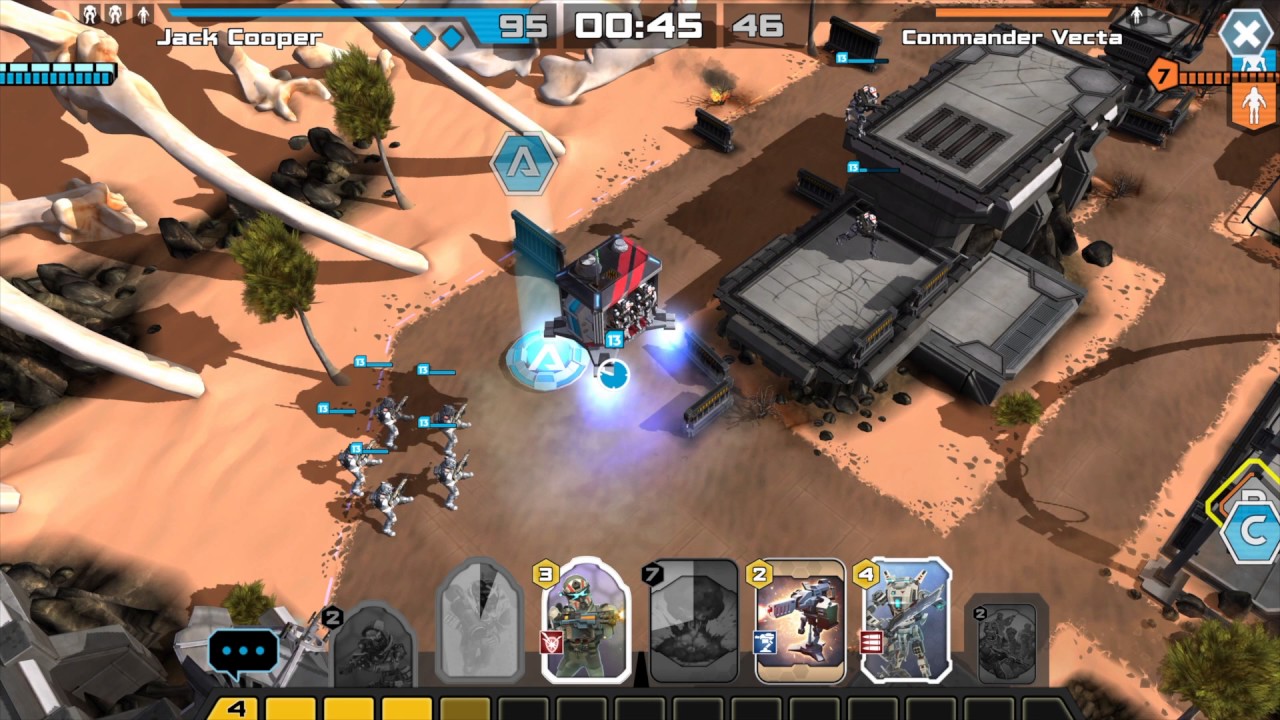1280x720 pixels.
Task: Select the 2-cost sentry turret card
Action: (800, 622)
